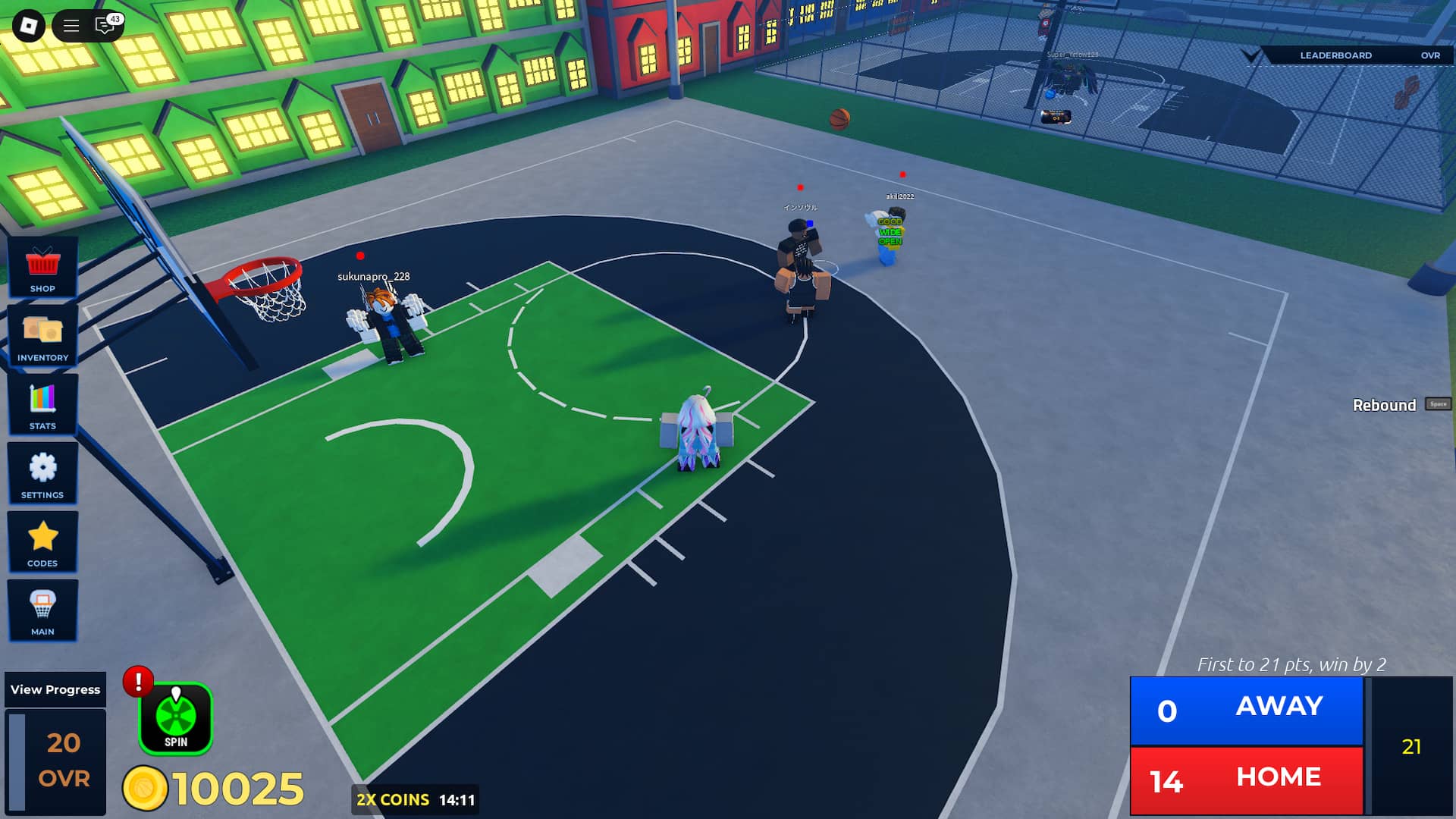
Task: Collapse the leaderboard with the chevron
Action: (x=1251, y=55)
